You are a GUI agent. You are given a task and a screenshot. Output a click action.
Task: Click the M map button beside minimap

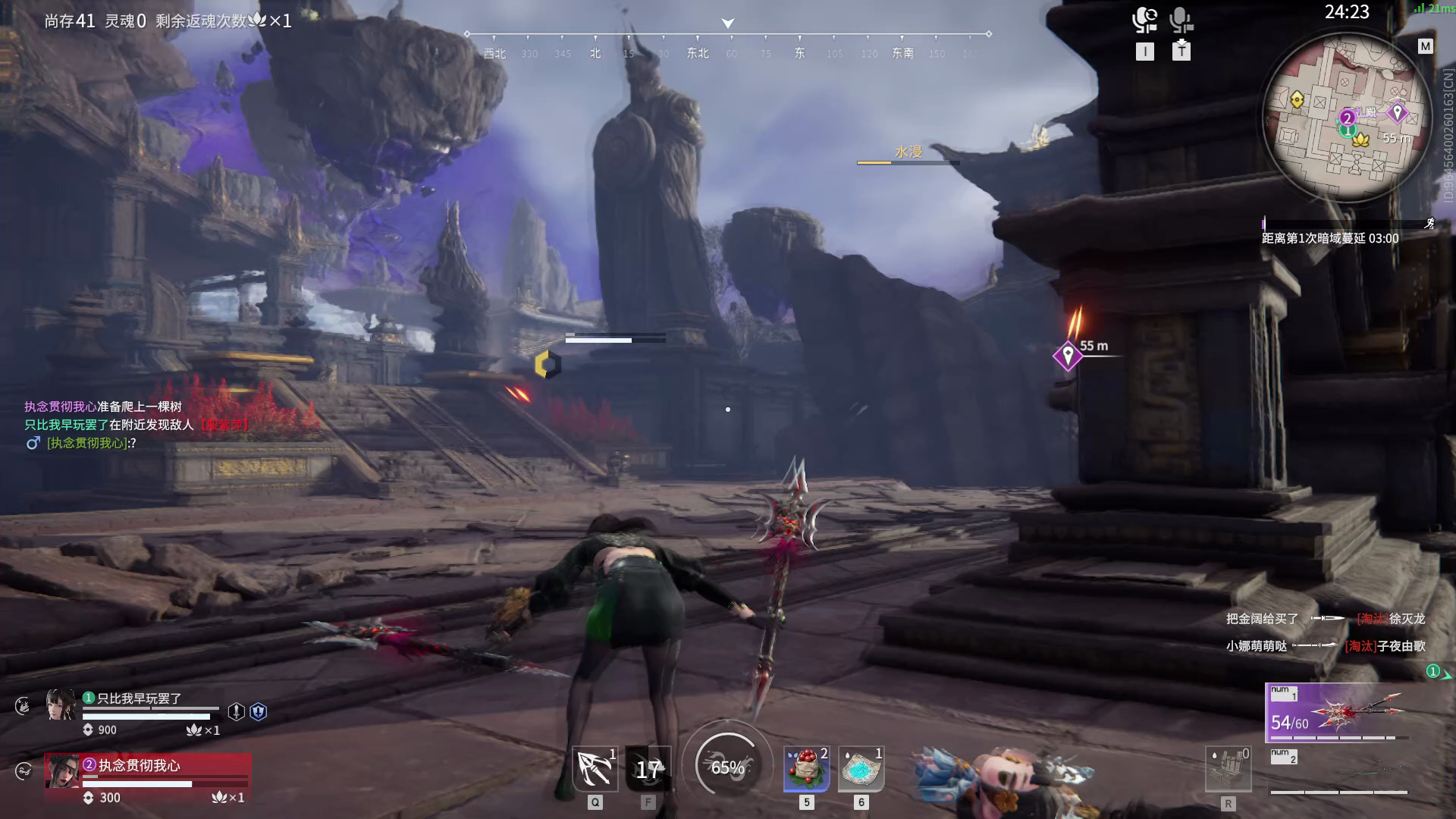coord(1426,46)
